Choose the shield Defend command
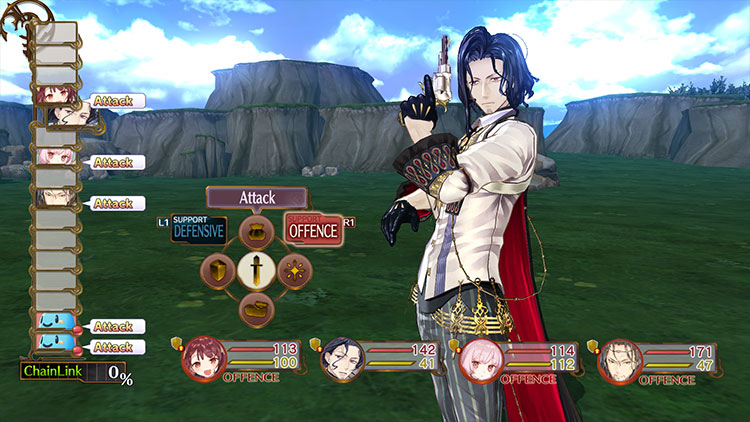This screenshot has width=750, height=422. [217, 270]
